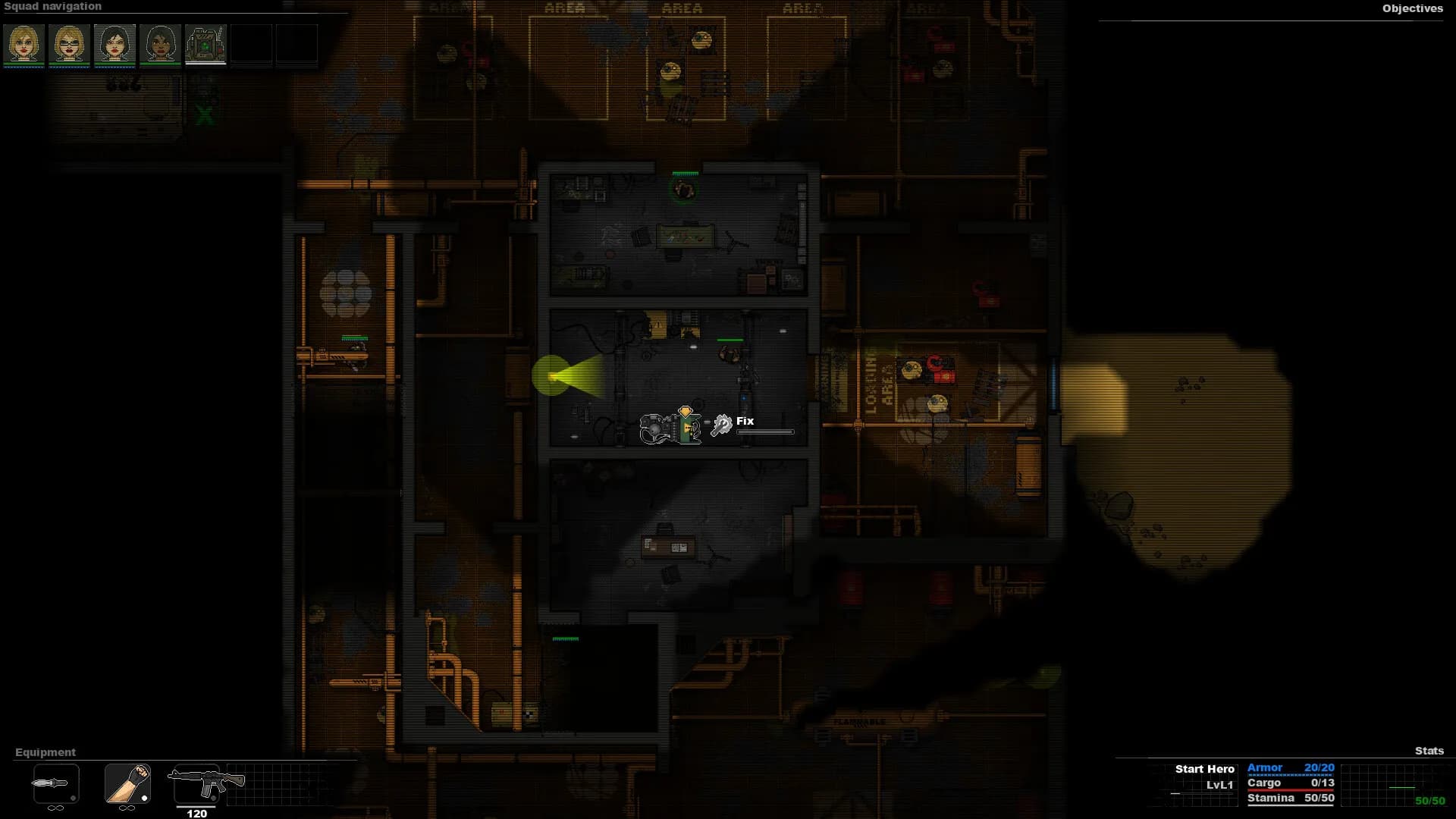Select the machine portrait in the squad bar
Screen dimensions: 1456x819
tap(205, 44)
